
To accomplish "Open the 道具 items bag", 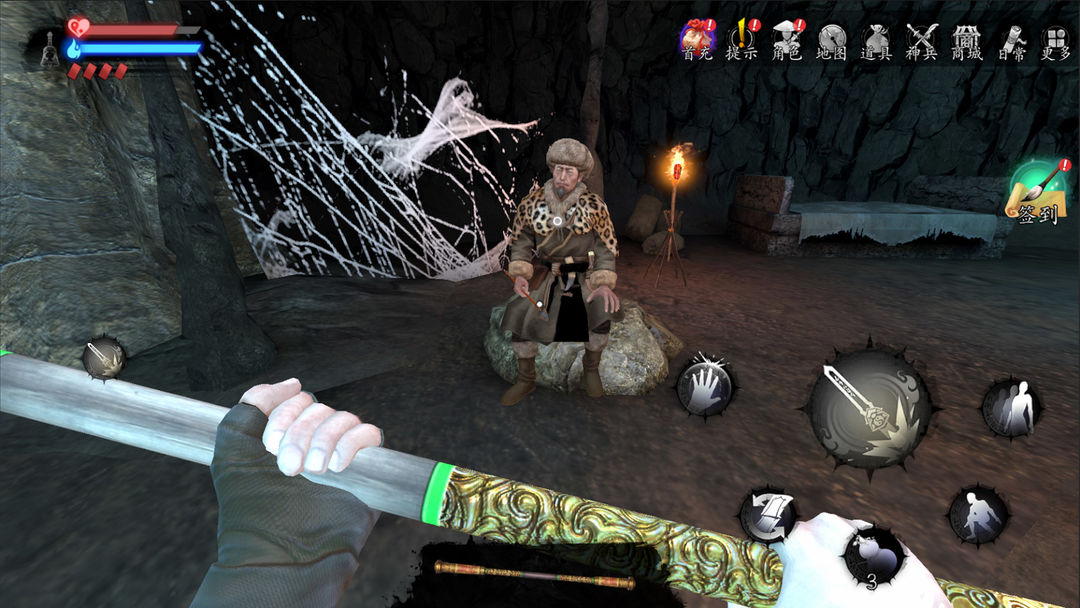I will click(876, 40).
